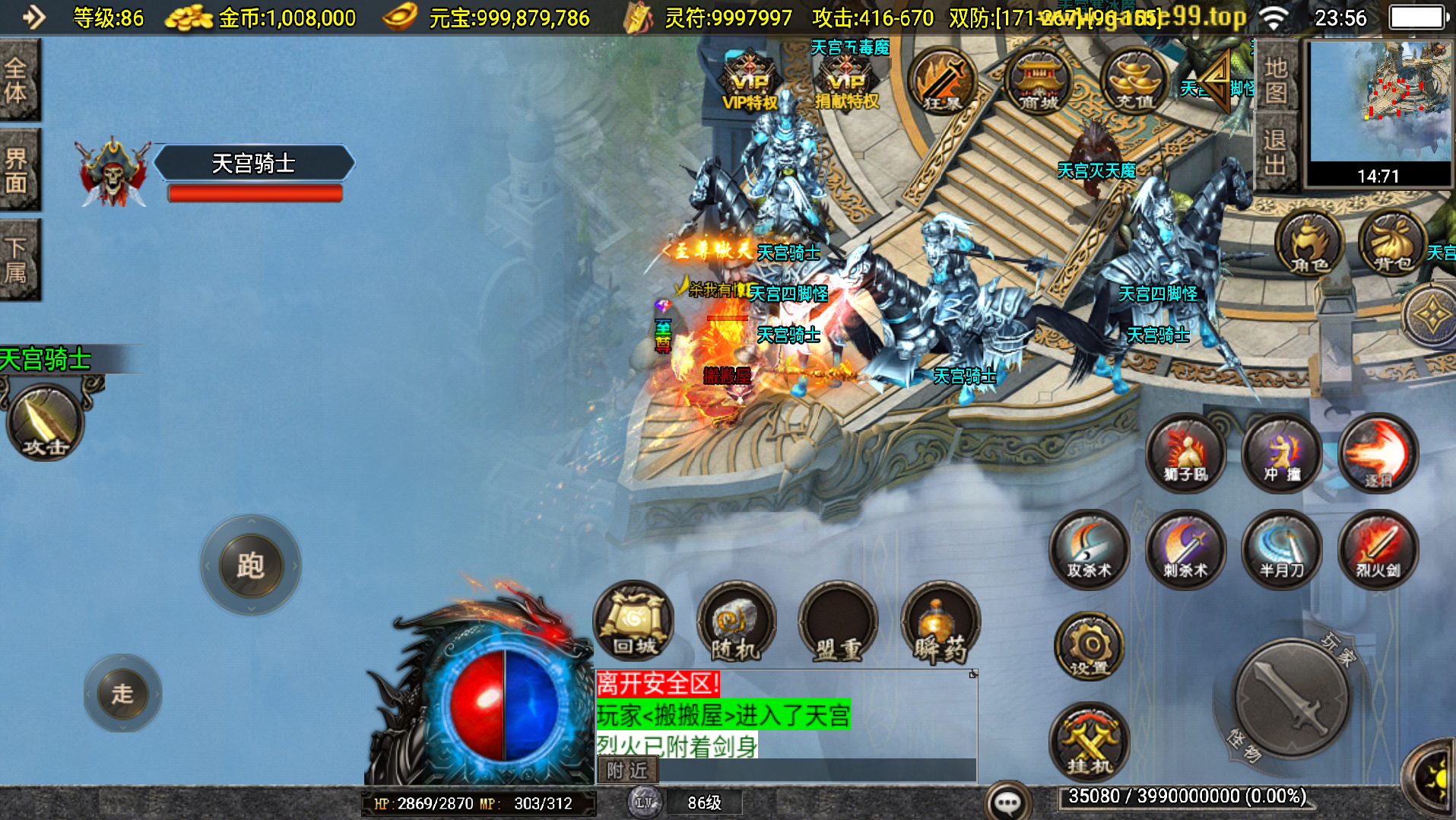Click the 退出 exit button
Screen dimensions: 1456x820
(1275, 152)
